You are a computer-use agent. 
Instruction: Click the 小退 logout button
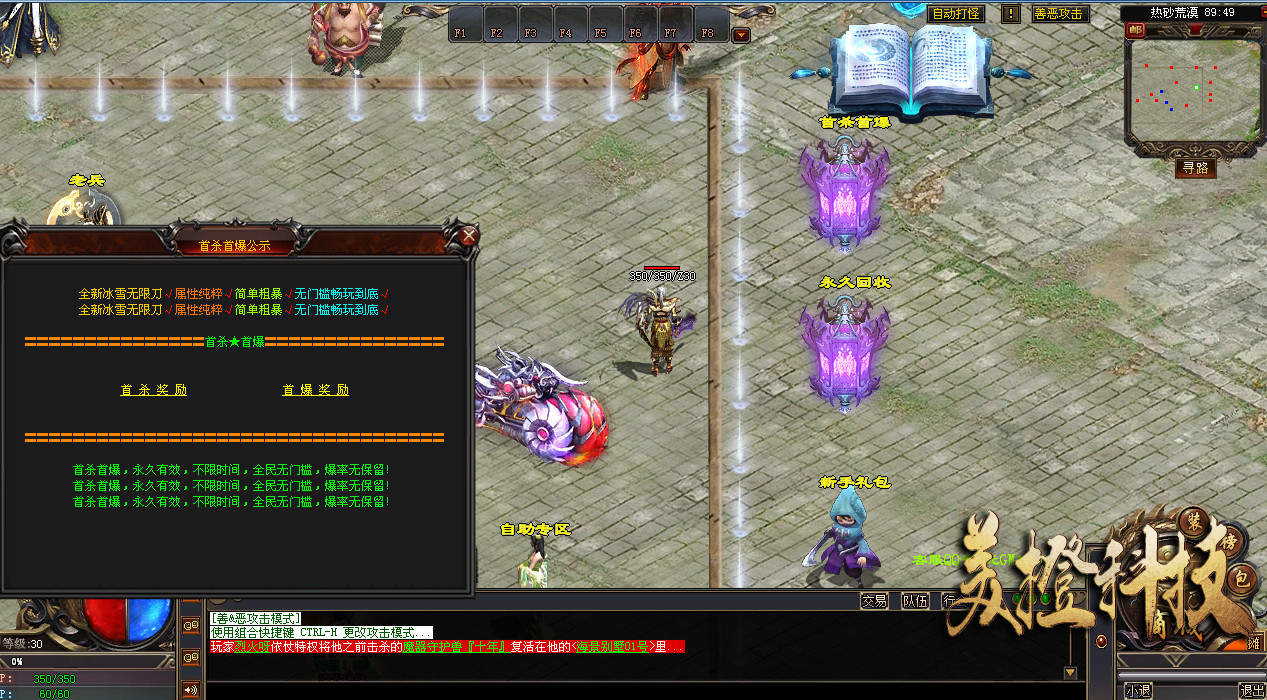tap(1138, 690)
